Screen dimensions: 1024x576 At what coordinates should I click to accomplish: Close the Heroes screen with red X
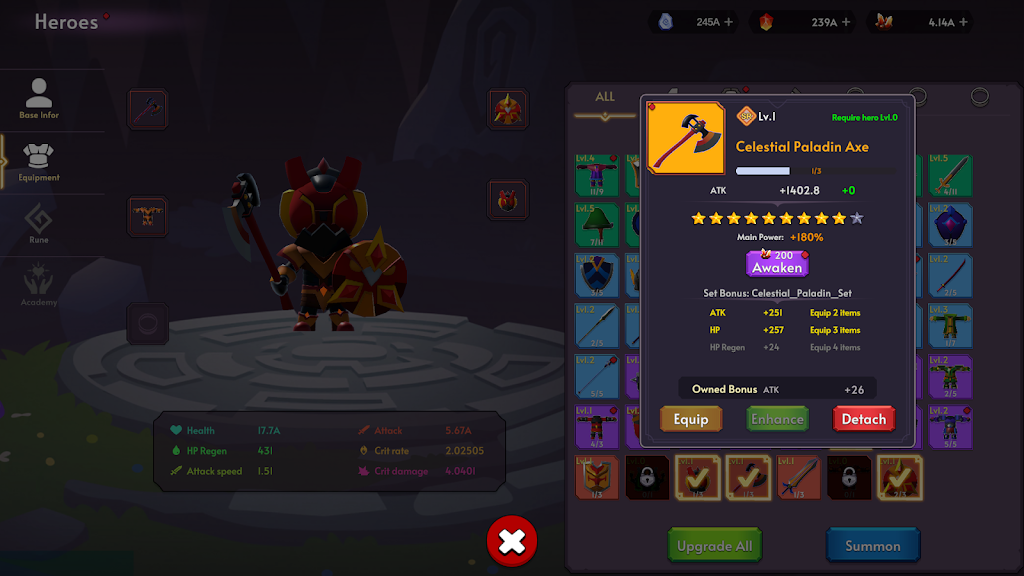click(x=512, y=542)
